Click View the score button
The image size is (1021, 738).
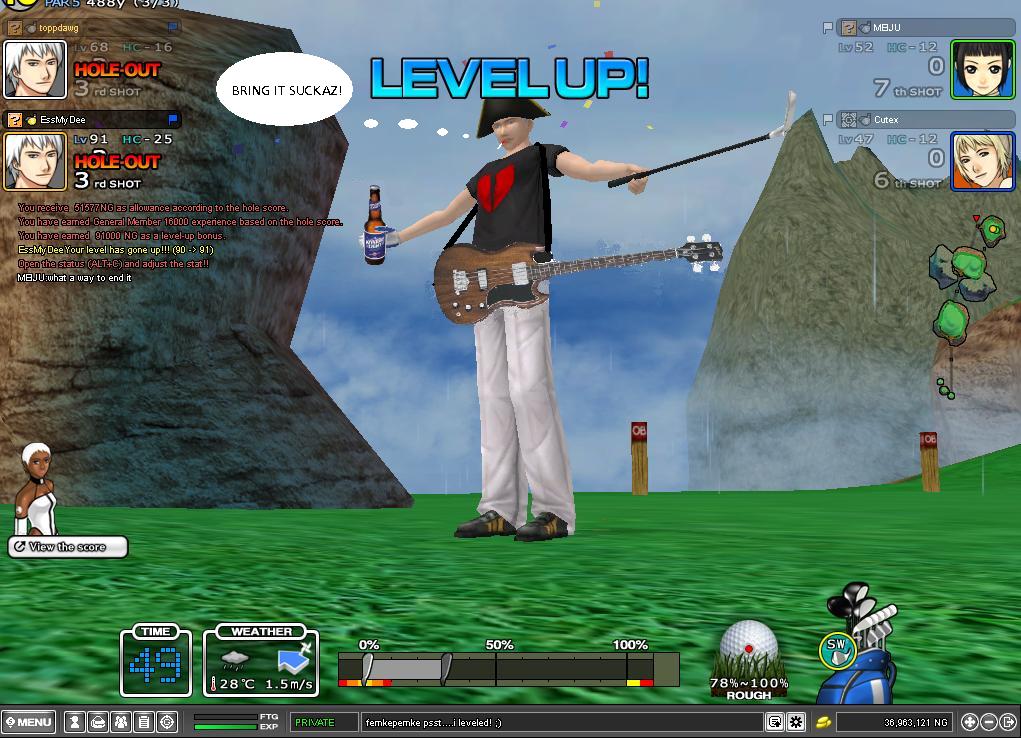click(68, 547)
